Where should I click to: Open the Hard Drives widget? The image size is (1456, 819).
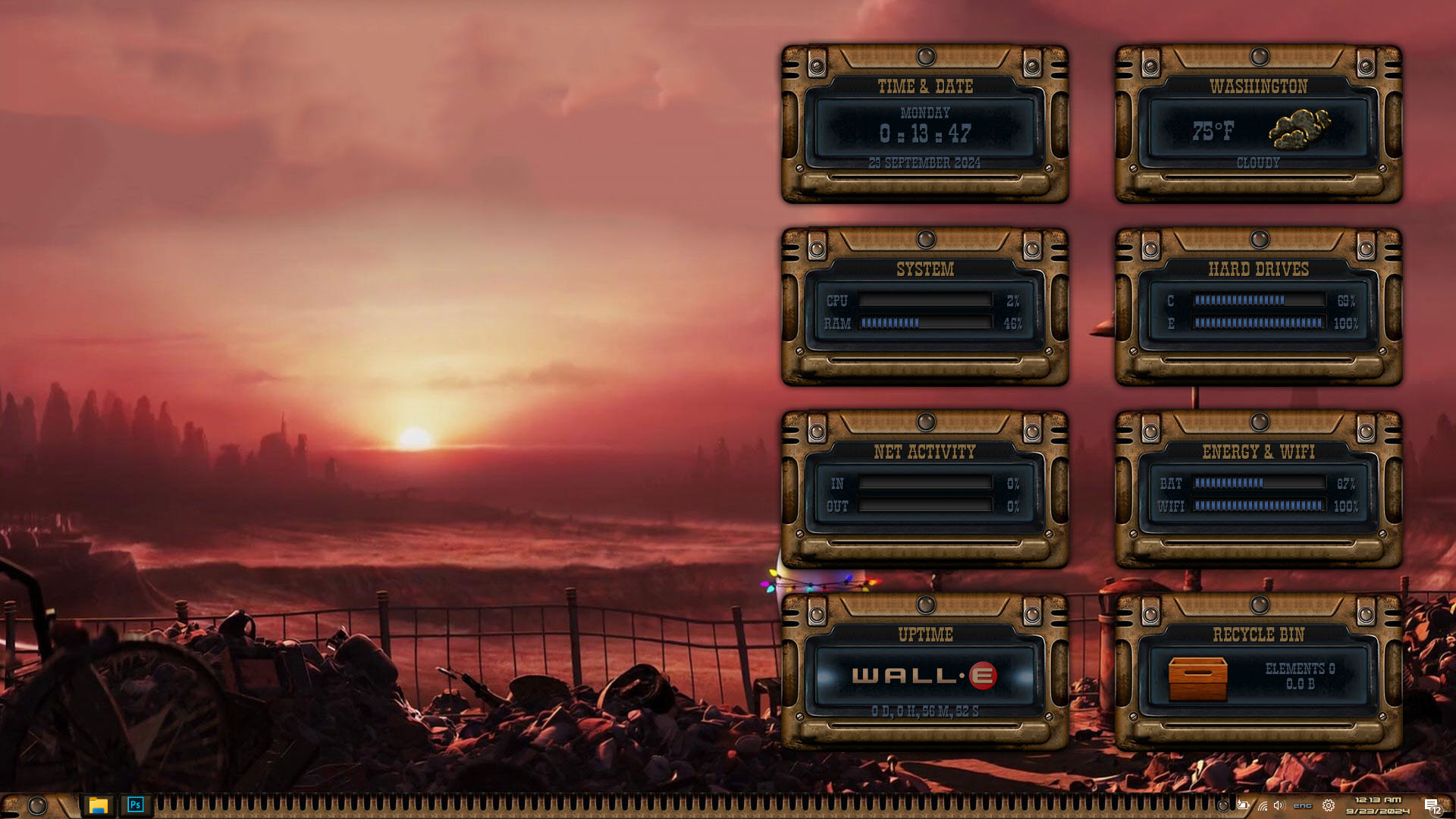(1258, 307)
